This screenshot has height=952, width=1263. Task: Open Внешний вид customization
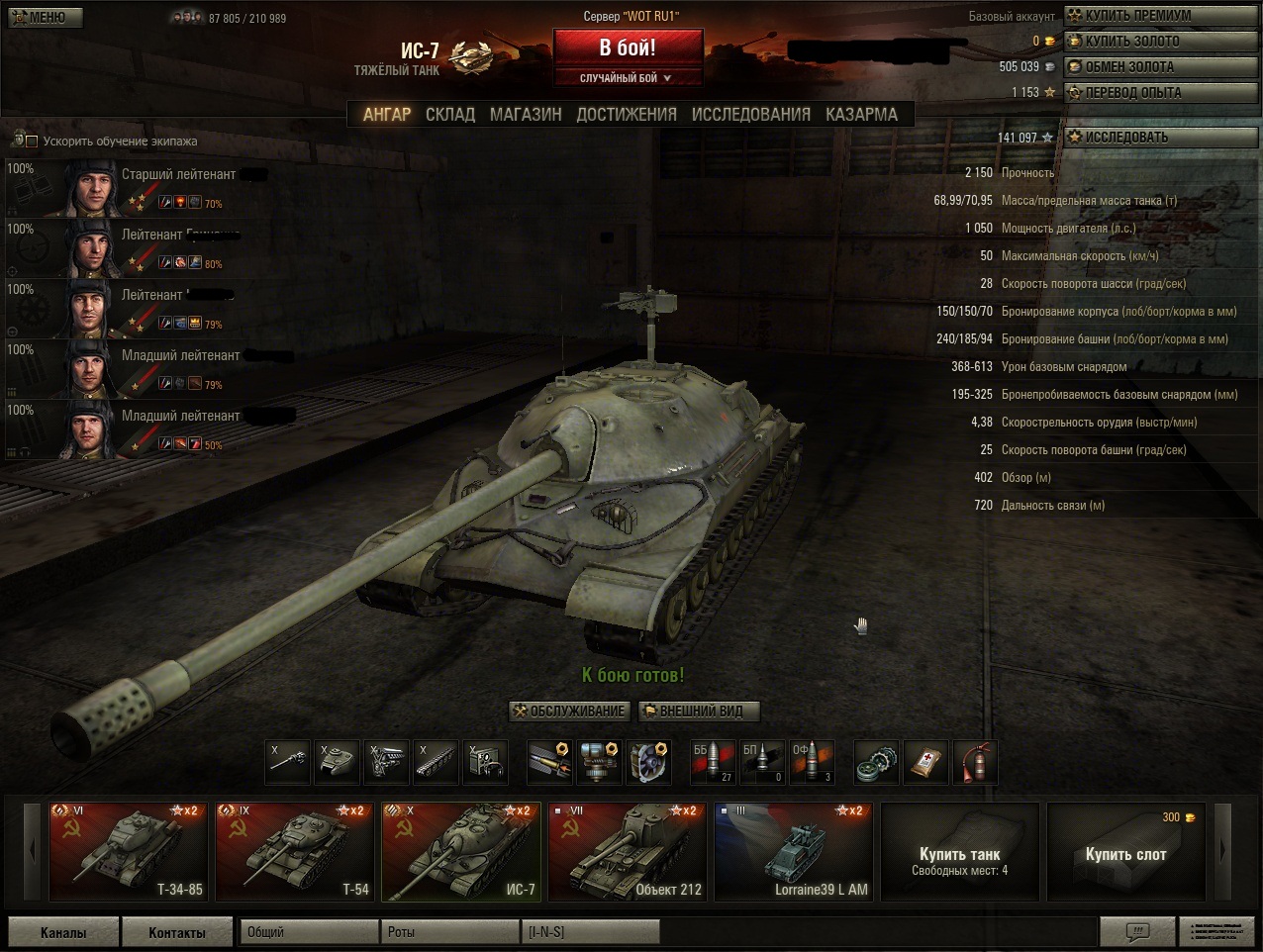(700, 711)
